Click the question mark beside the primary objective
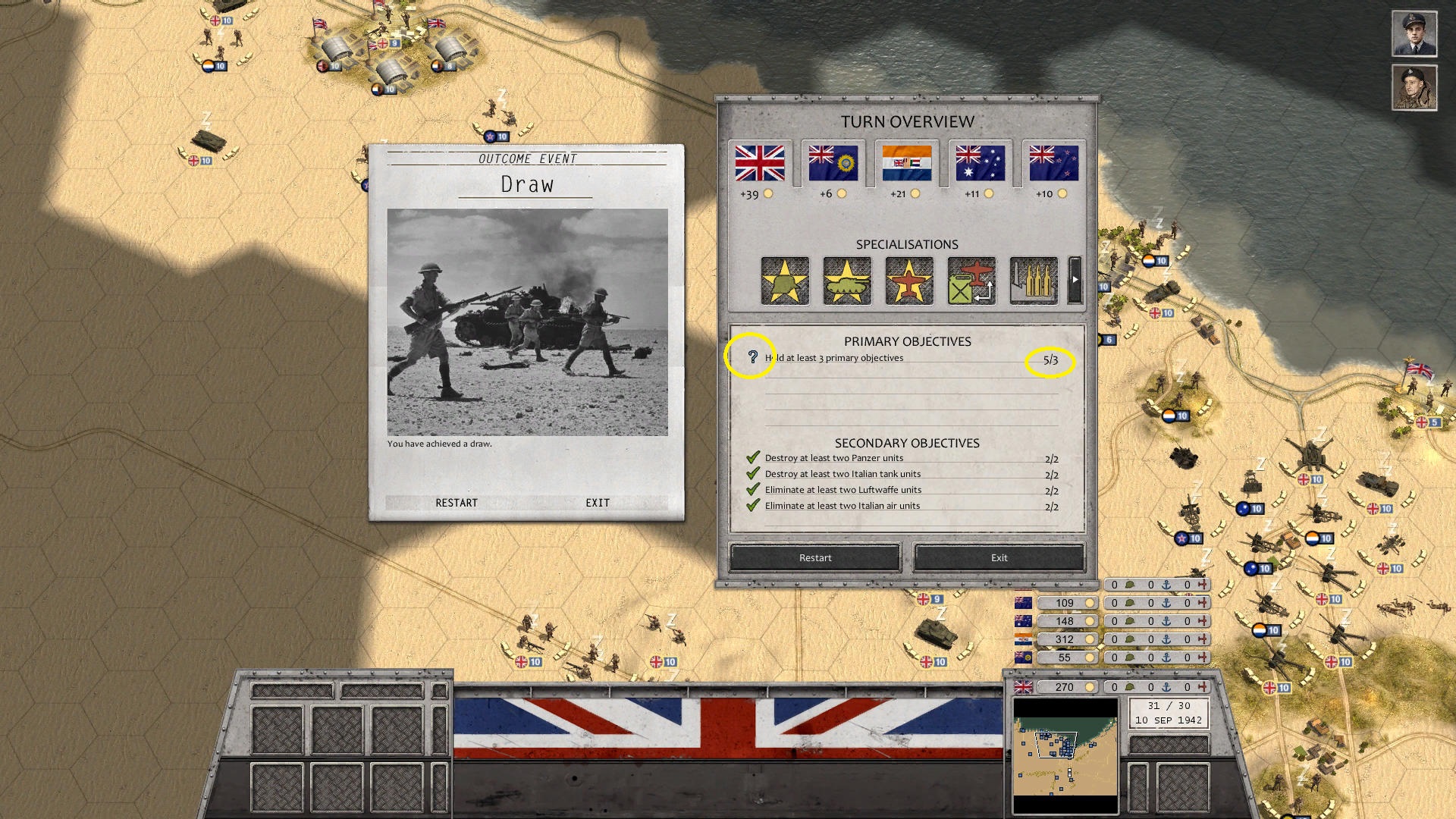 [x=752, y=356]
